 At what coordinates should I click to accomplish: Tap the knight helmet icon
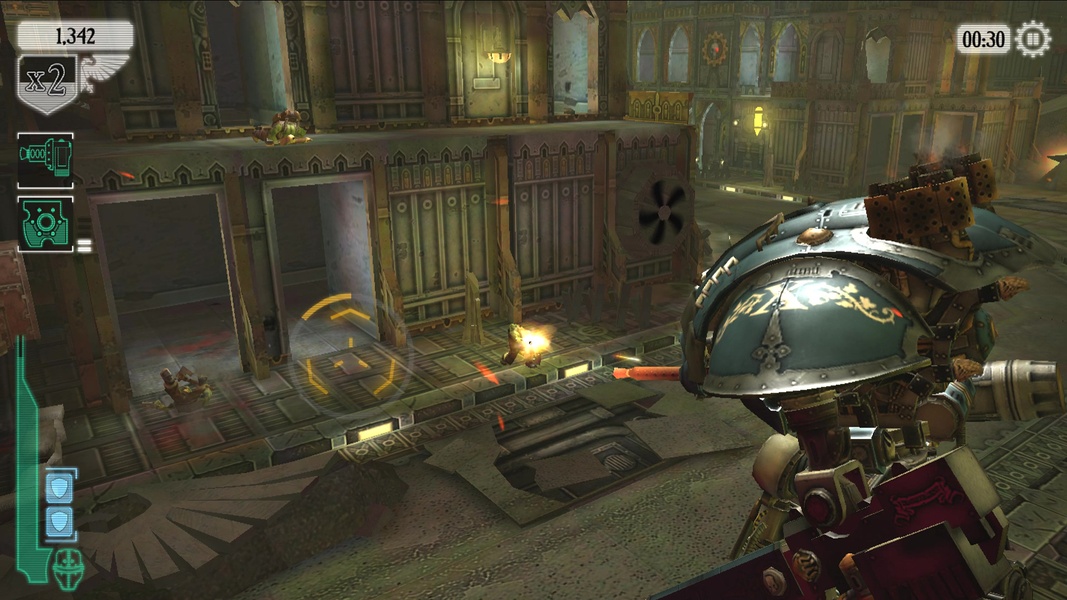pyautogui.click(x=69, y=566)
